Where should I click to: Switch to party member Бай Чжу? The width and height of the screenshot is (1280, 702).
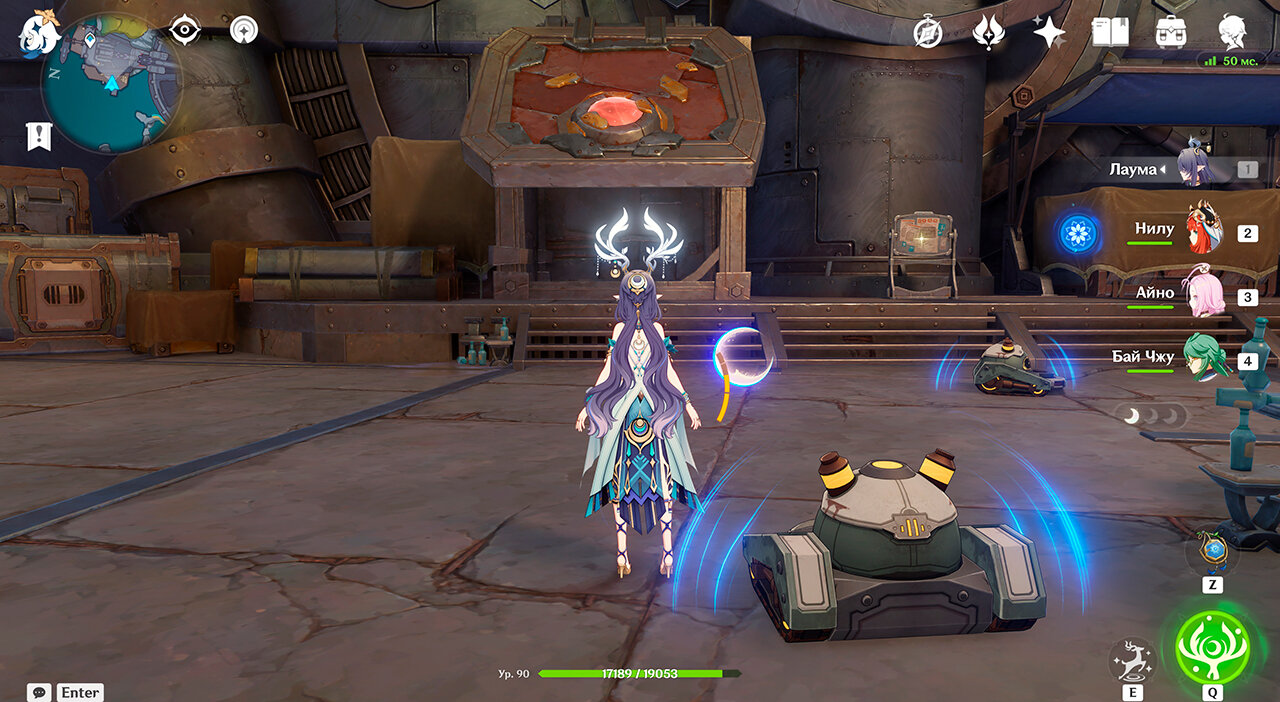click(1204, 357)
